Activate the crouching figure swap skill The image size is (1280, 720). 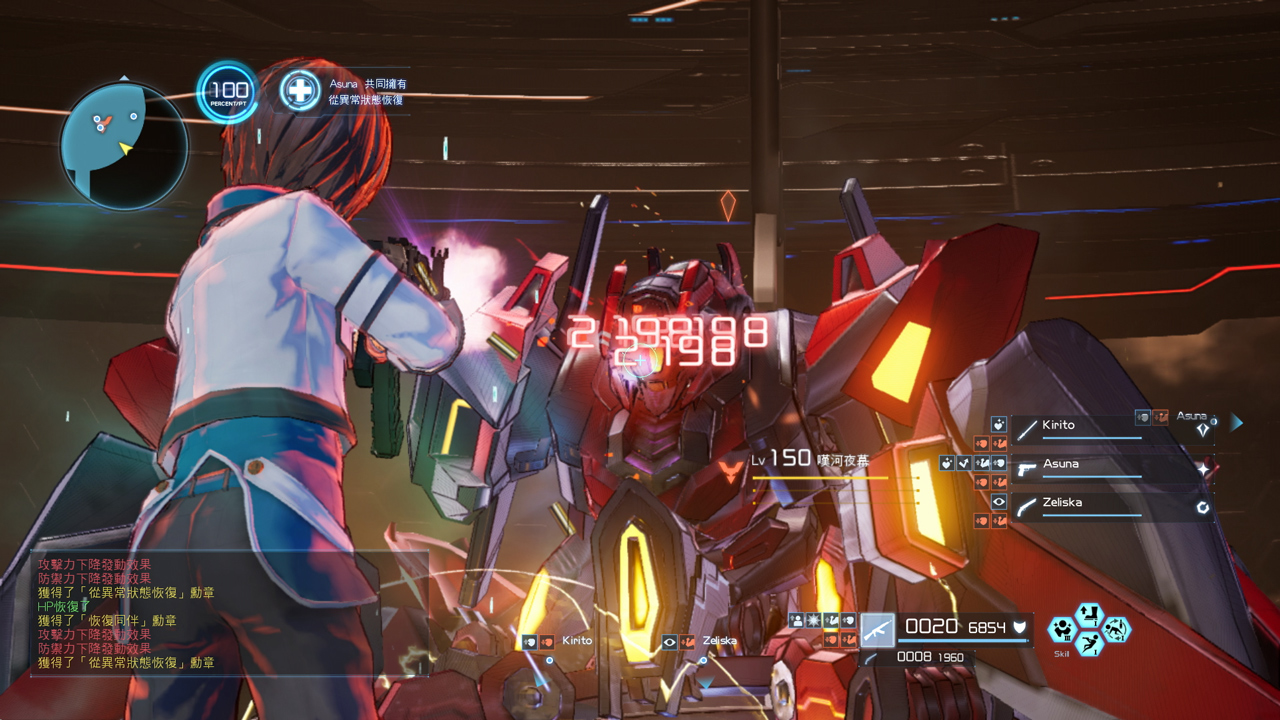point(1115,629)
